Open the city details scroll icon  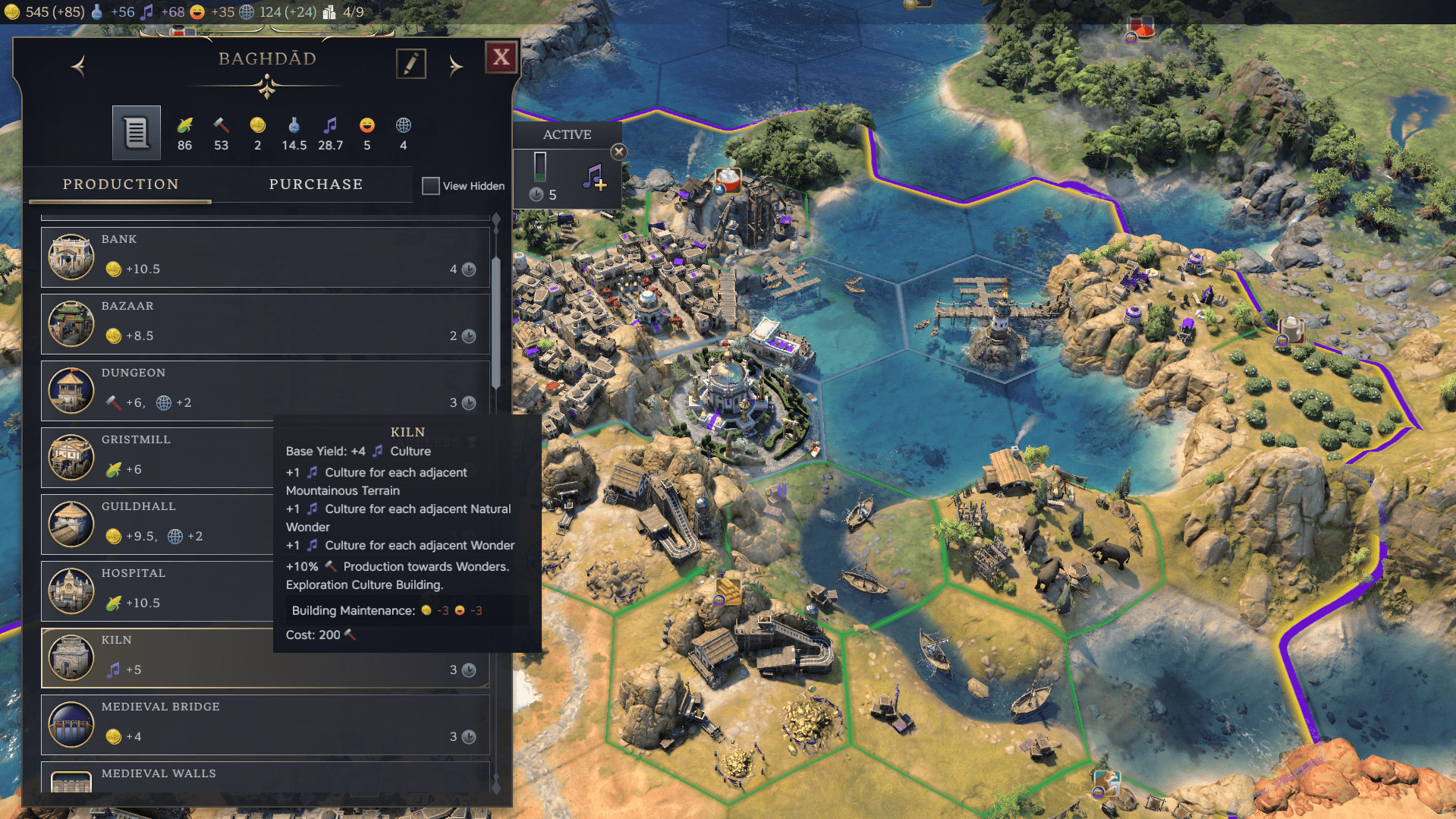(x=137, y=133)
